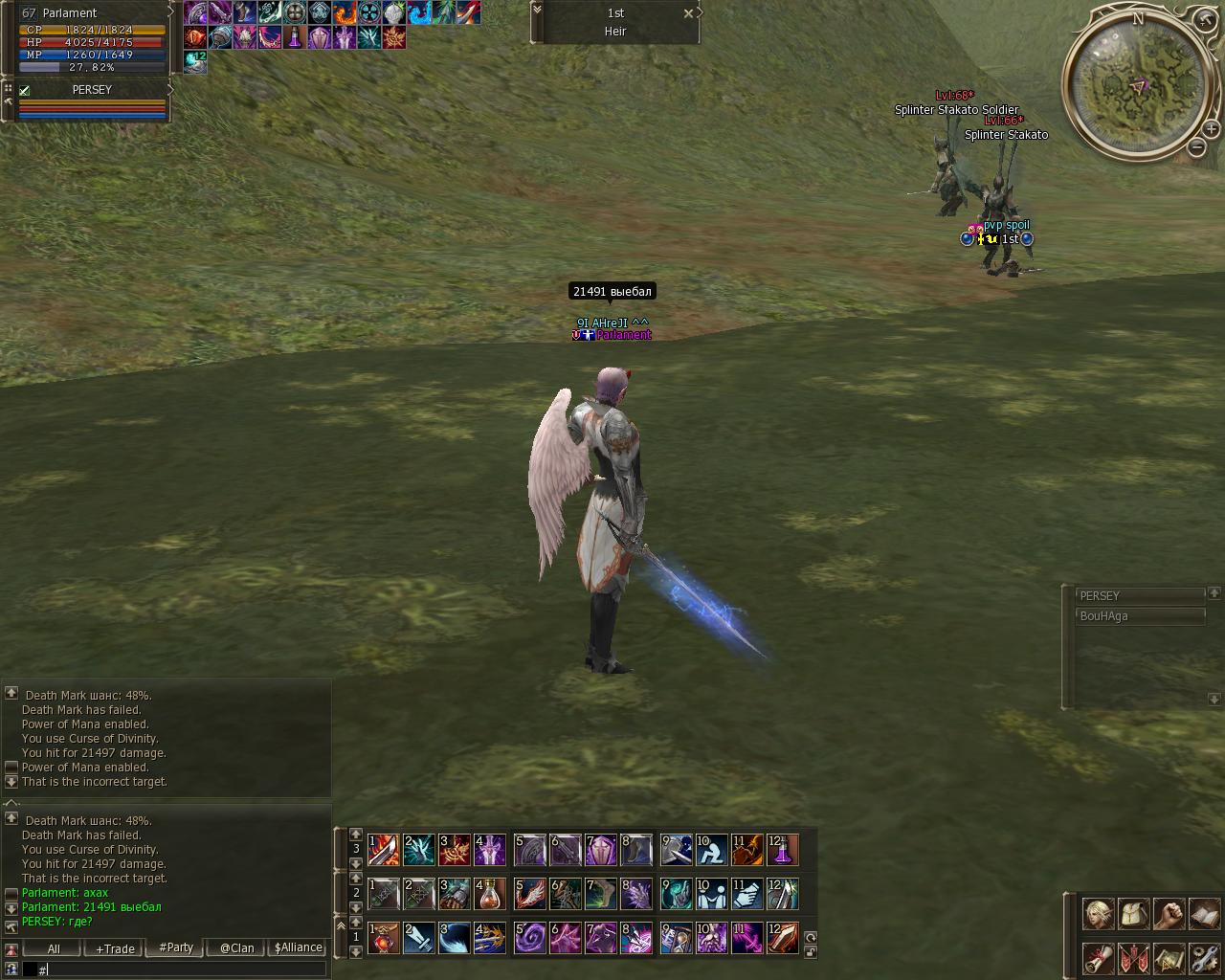Switch to the All chat tab
The height and width of the screenshot is (980, 1225).
pos(54,948)
